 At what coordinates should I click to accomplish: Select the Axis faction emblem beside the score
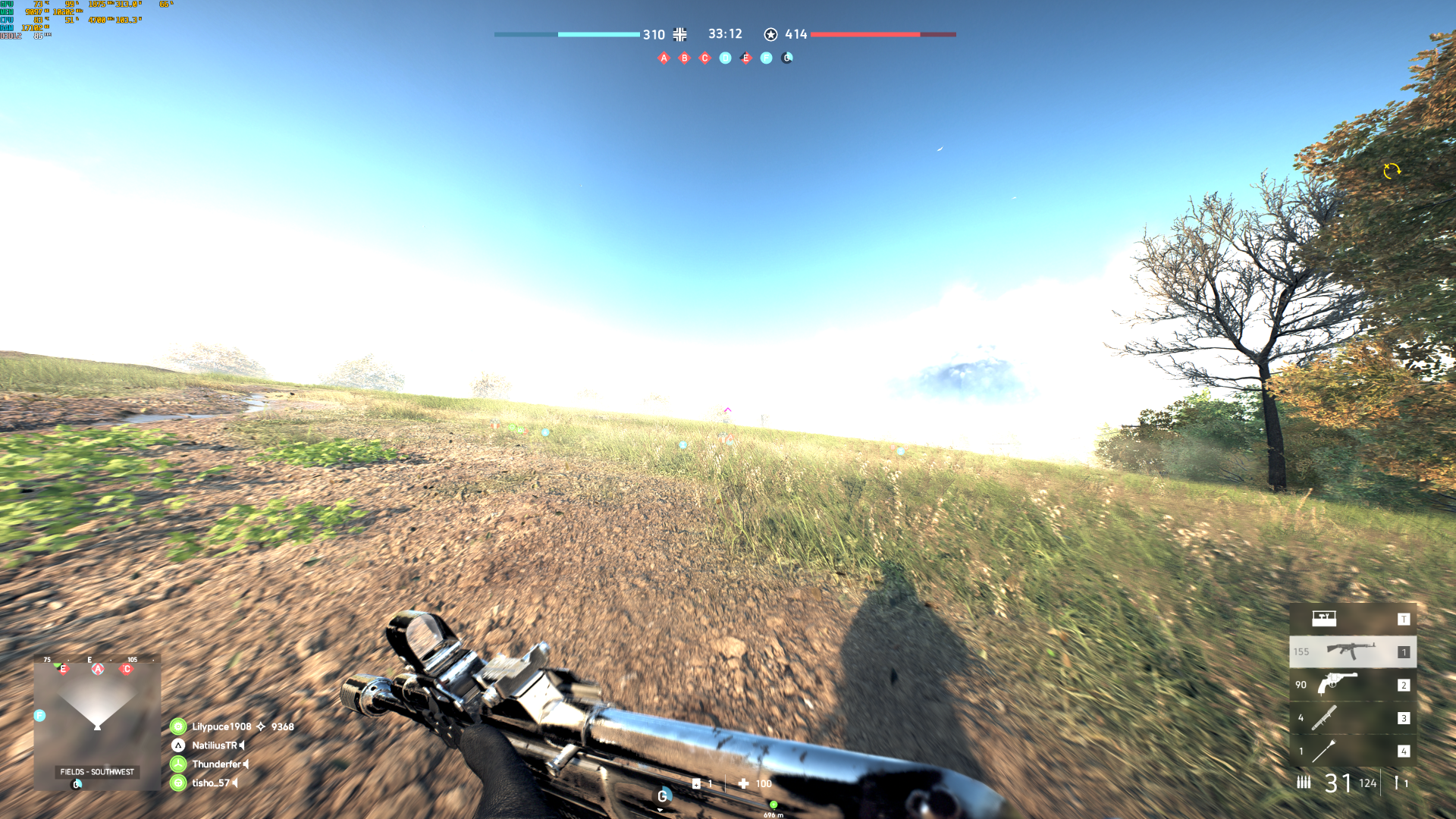pyautogui.click(x=679, y=34)
